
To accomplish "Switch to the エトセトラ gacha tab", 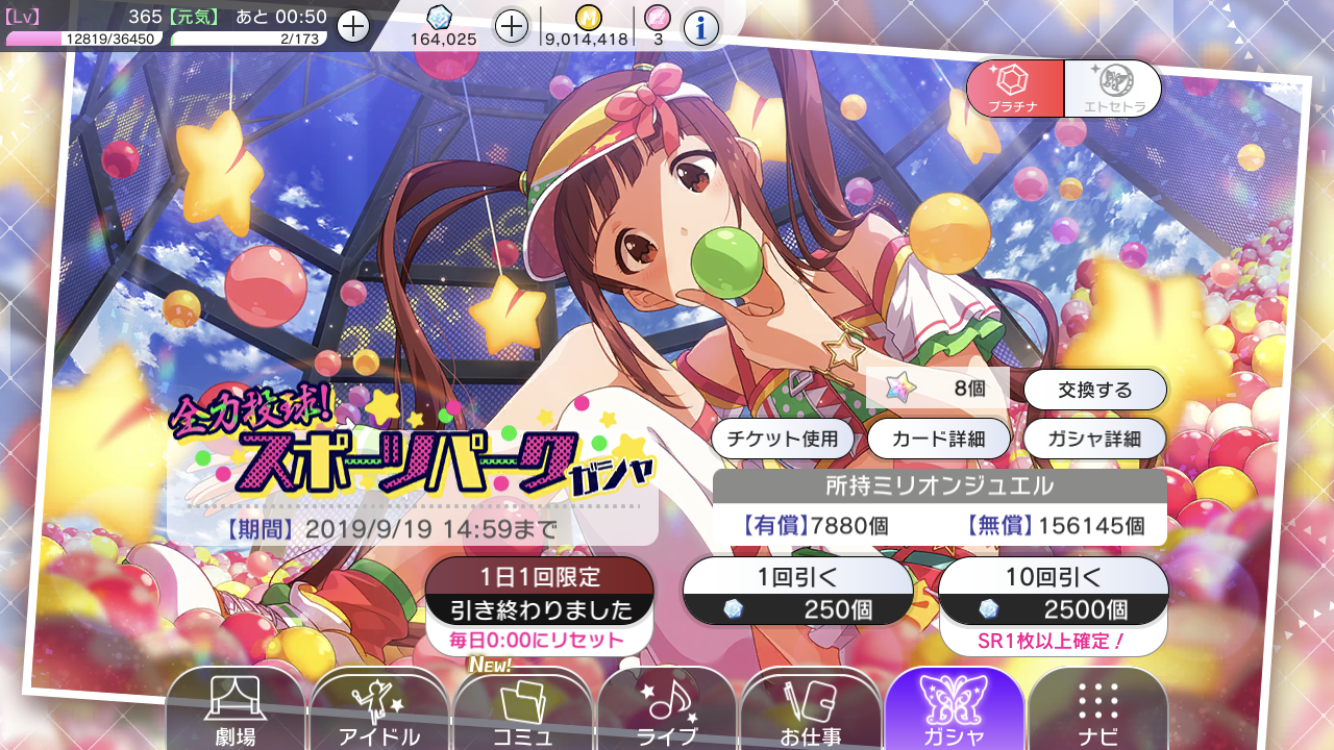I will 1112,88.
